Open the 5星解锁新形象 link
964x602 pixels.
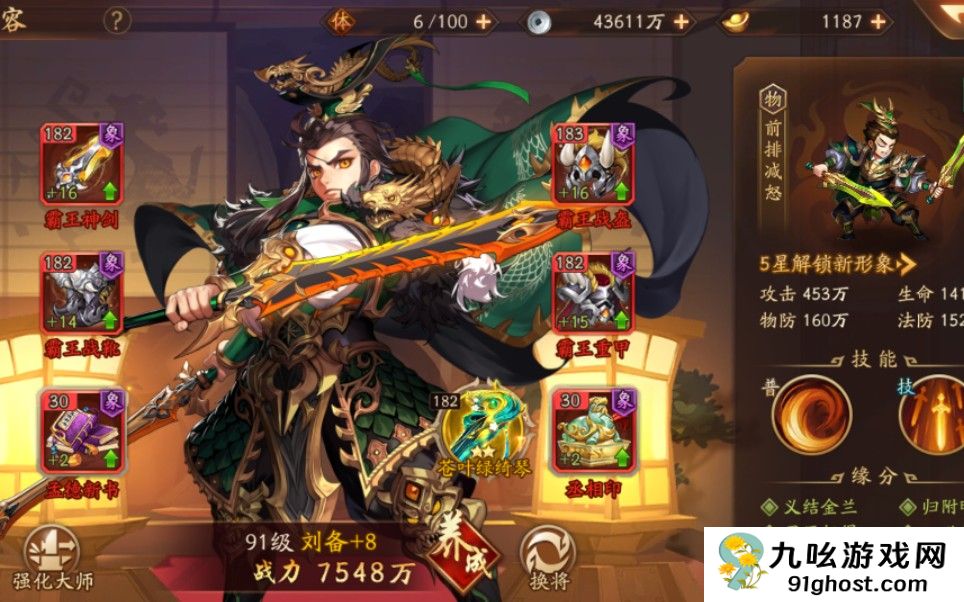(837, 265)
